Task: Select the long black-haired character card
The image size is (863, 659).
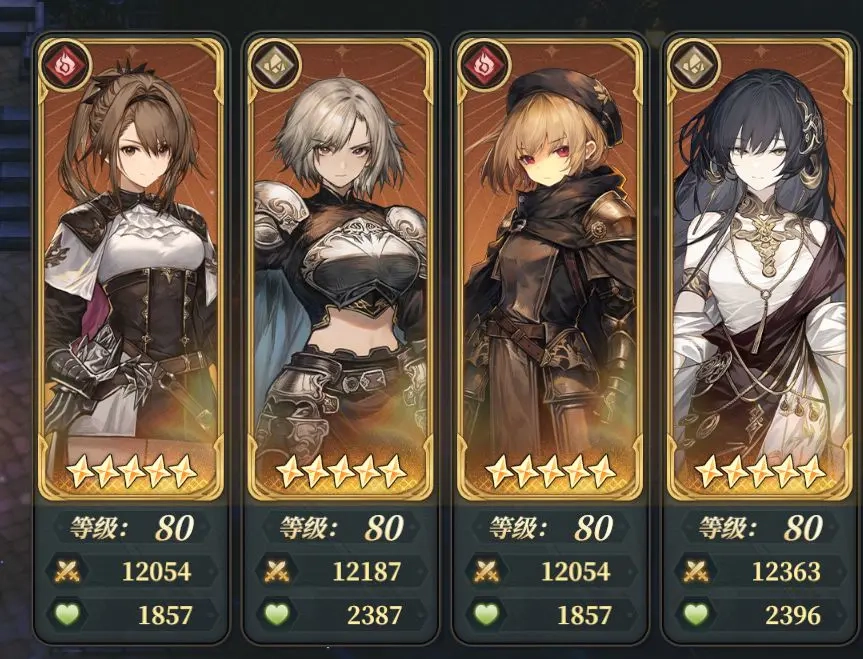Action: pos(759,270)
